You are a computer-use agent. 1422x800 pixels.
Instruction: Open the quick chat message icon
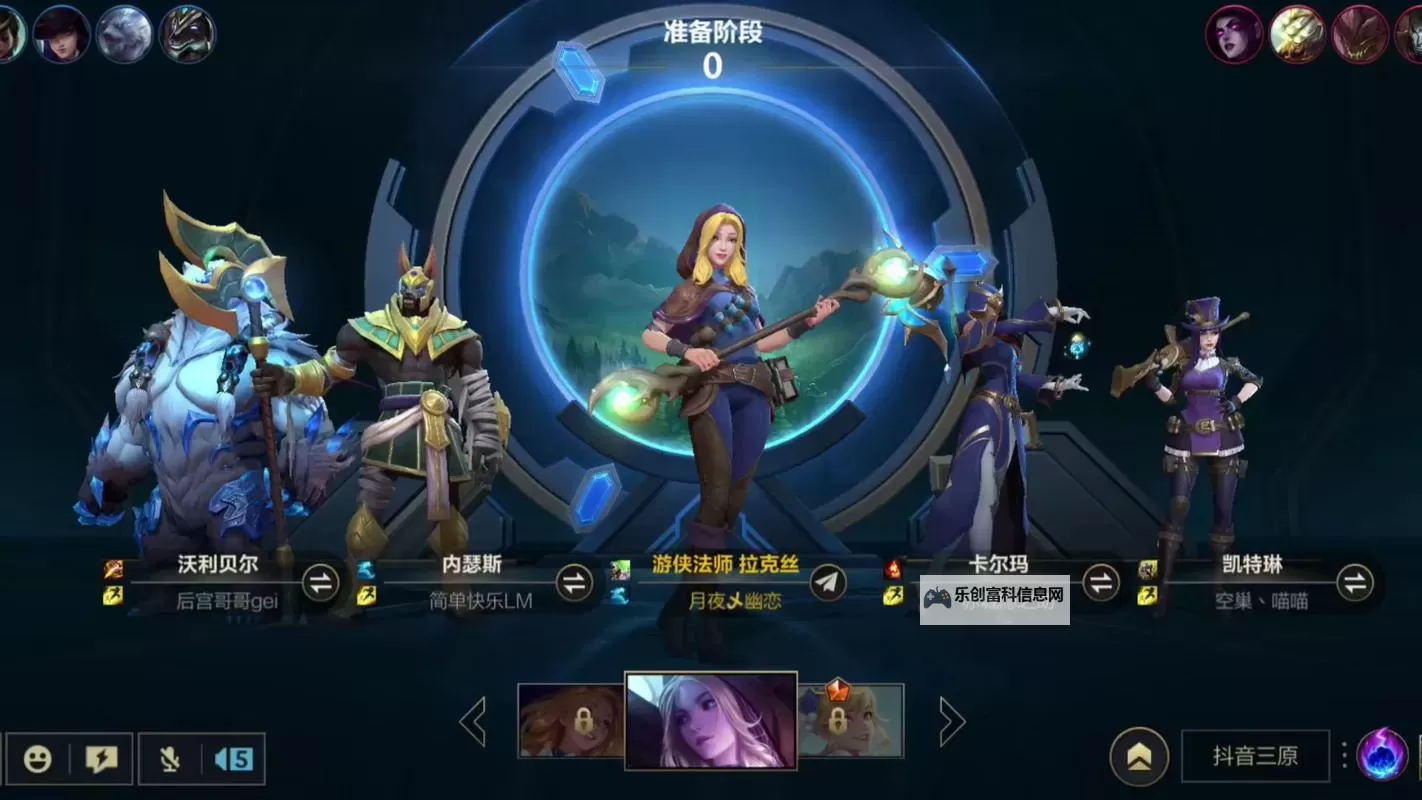point(100,757)
